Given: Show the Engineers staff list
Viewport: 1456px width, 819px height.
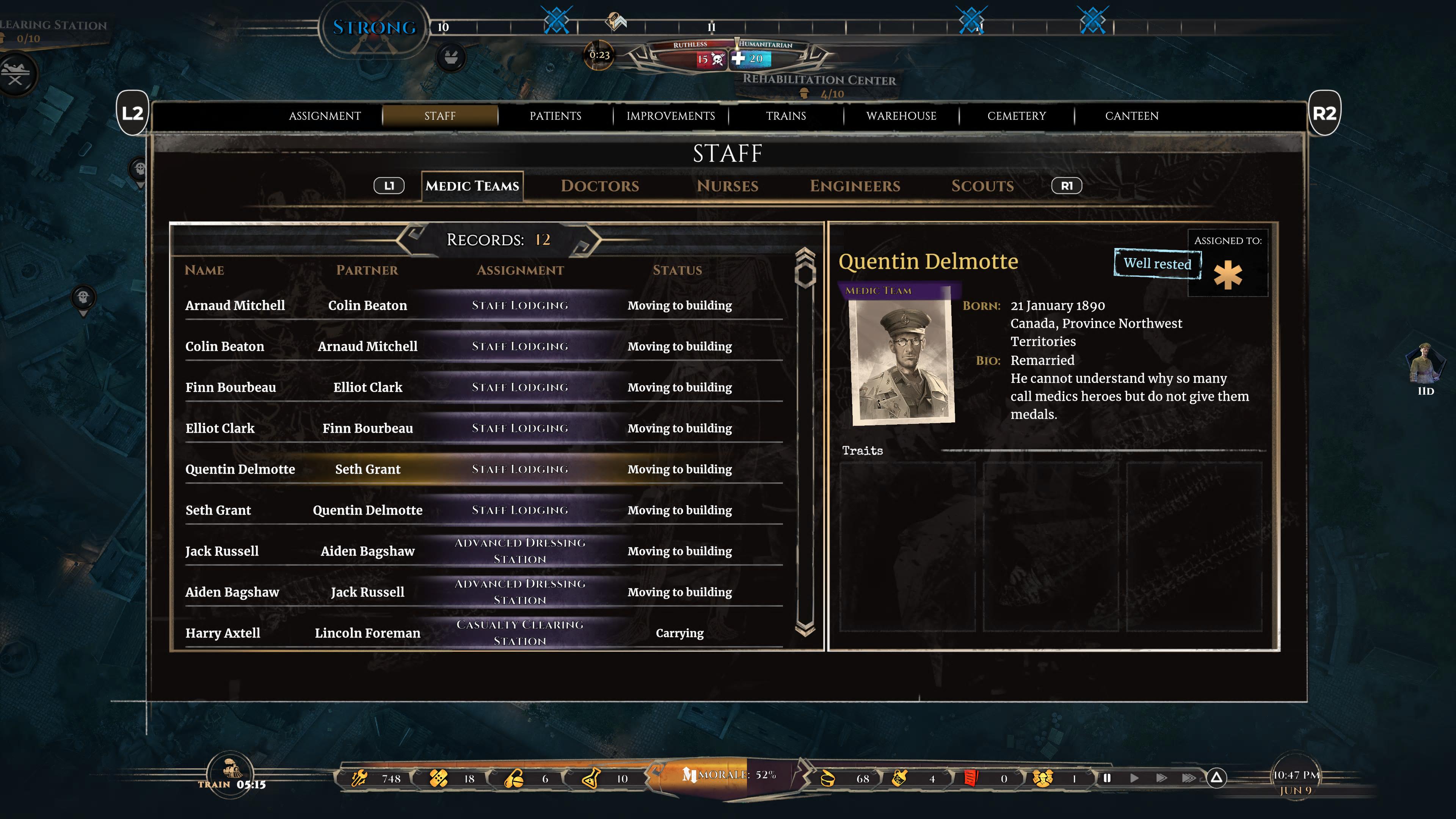Looking at the screenshot, I should click(855, 186).
